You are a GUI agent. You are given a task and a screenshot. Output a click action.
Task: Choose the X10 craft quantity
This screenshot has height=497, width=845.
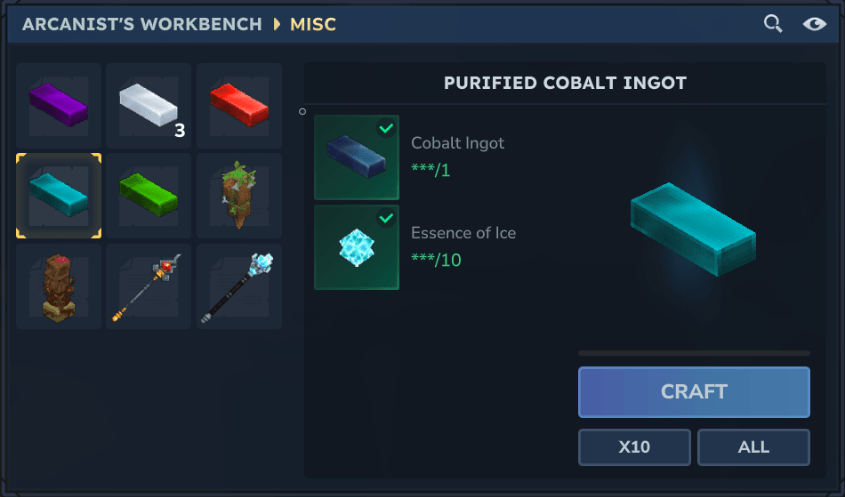(x=634, y=447)
